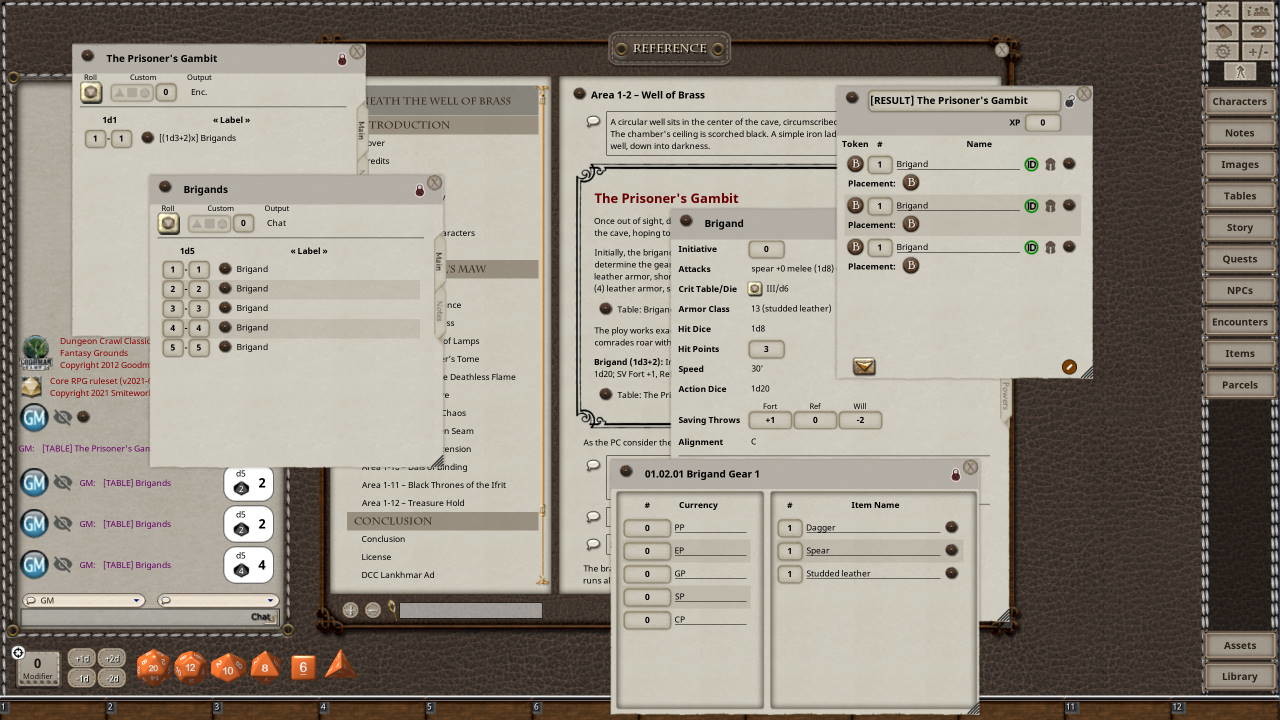Open the Area 1-12 – Treasure Hold link
The width and height of the screenshot is (1280, 720).
412,503
